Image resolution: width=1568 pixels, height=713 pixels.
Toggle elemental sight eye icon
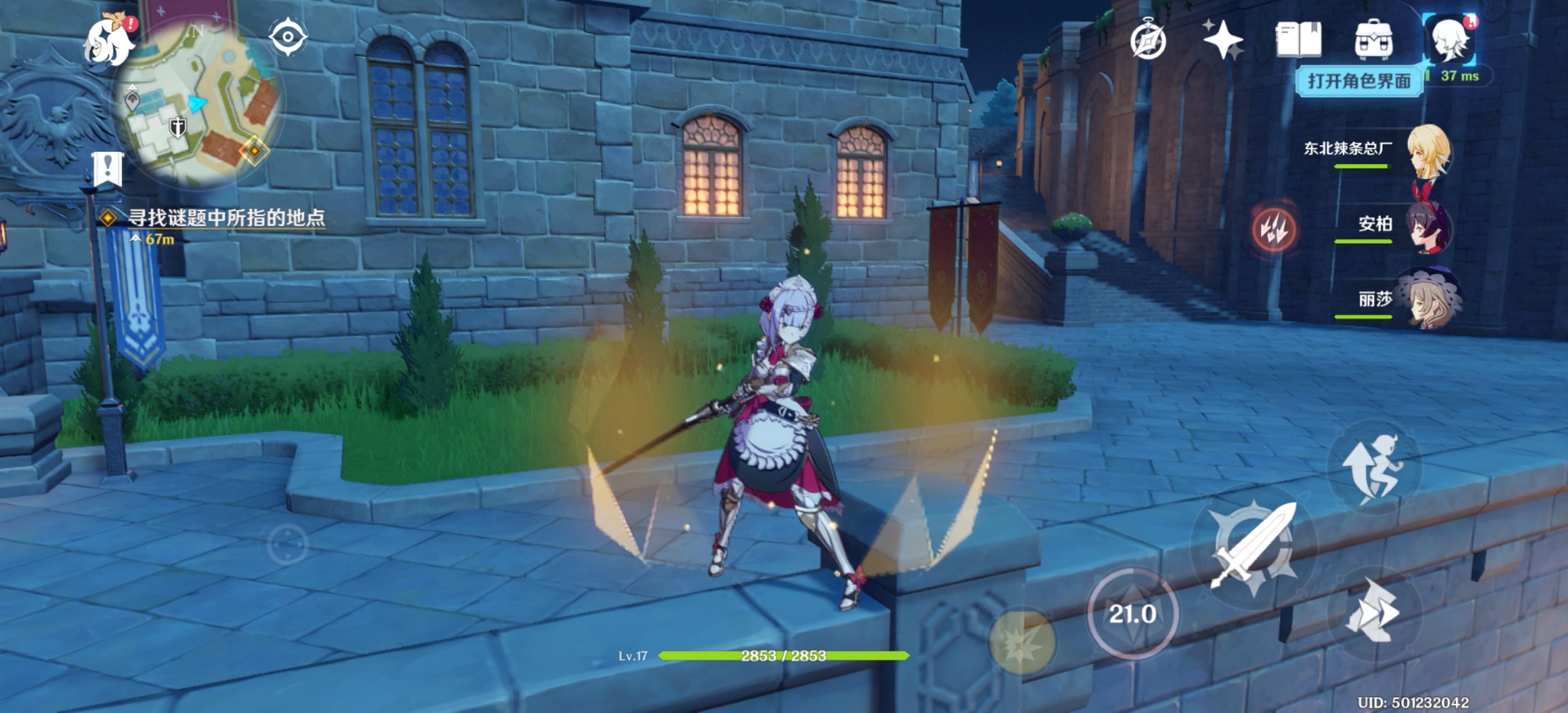point(288,37)
